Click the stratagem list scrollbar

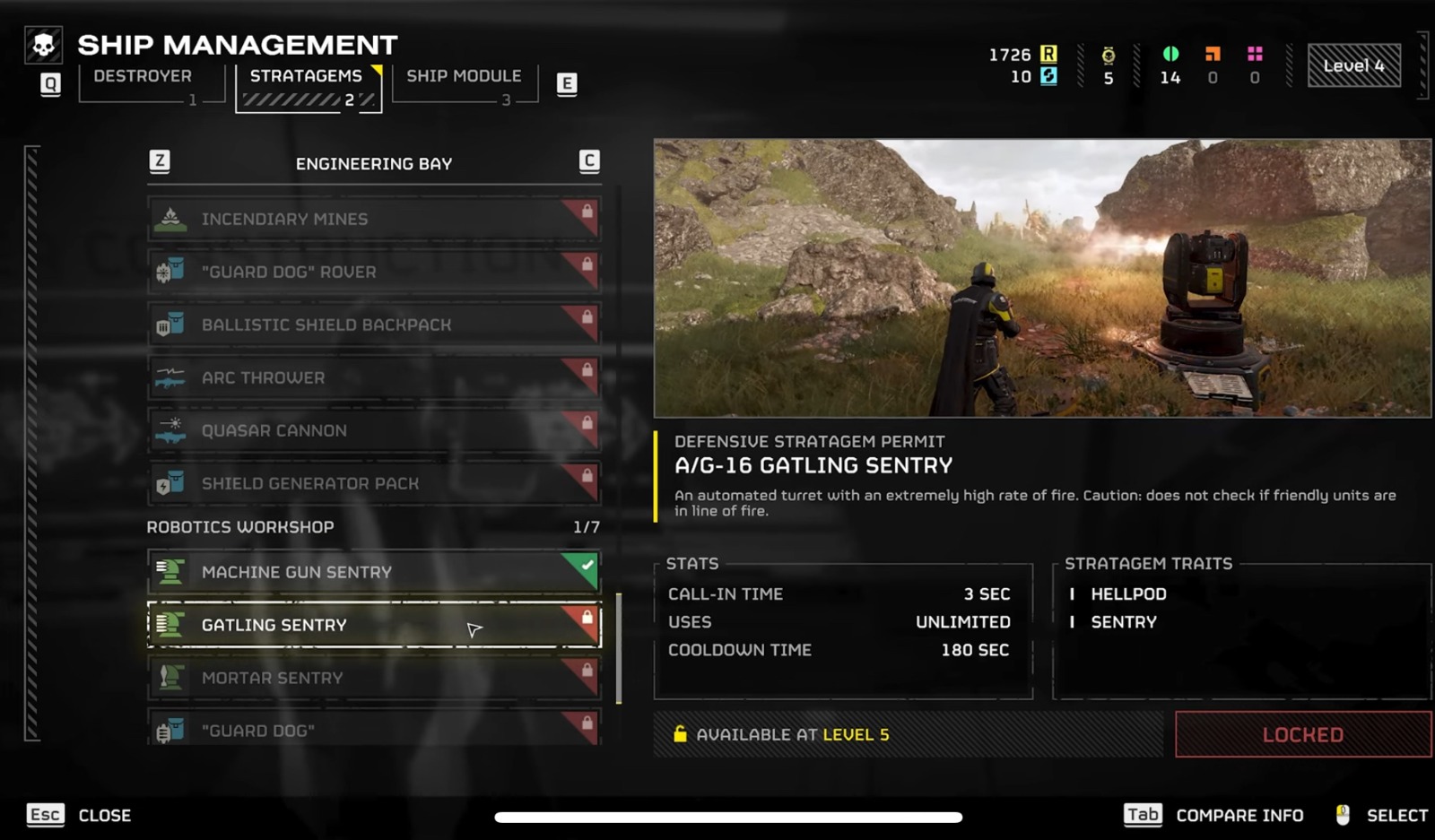[619, 647]
